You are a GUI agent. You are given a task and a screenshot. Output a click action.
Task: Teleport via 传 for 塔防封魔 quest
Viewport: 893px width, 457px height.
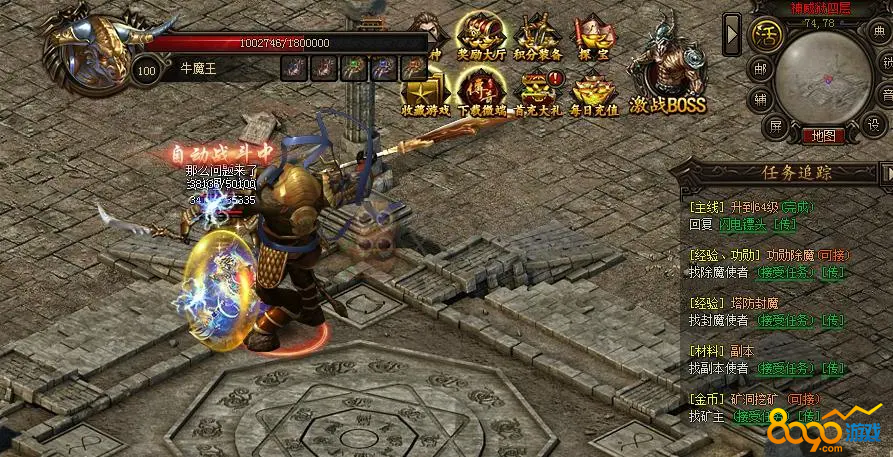(831, 320)
